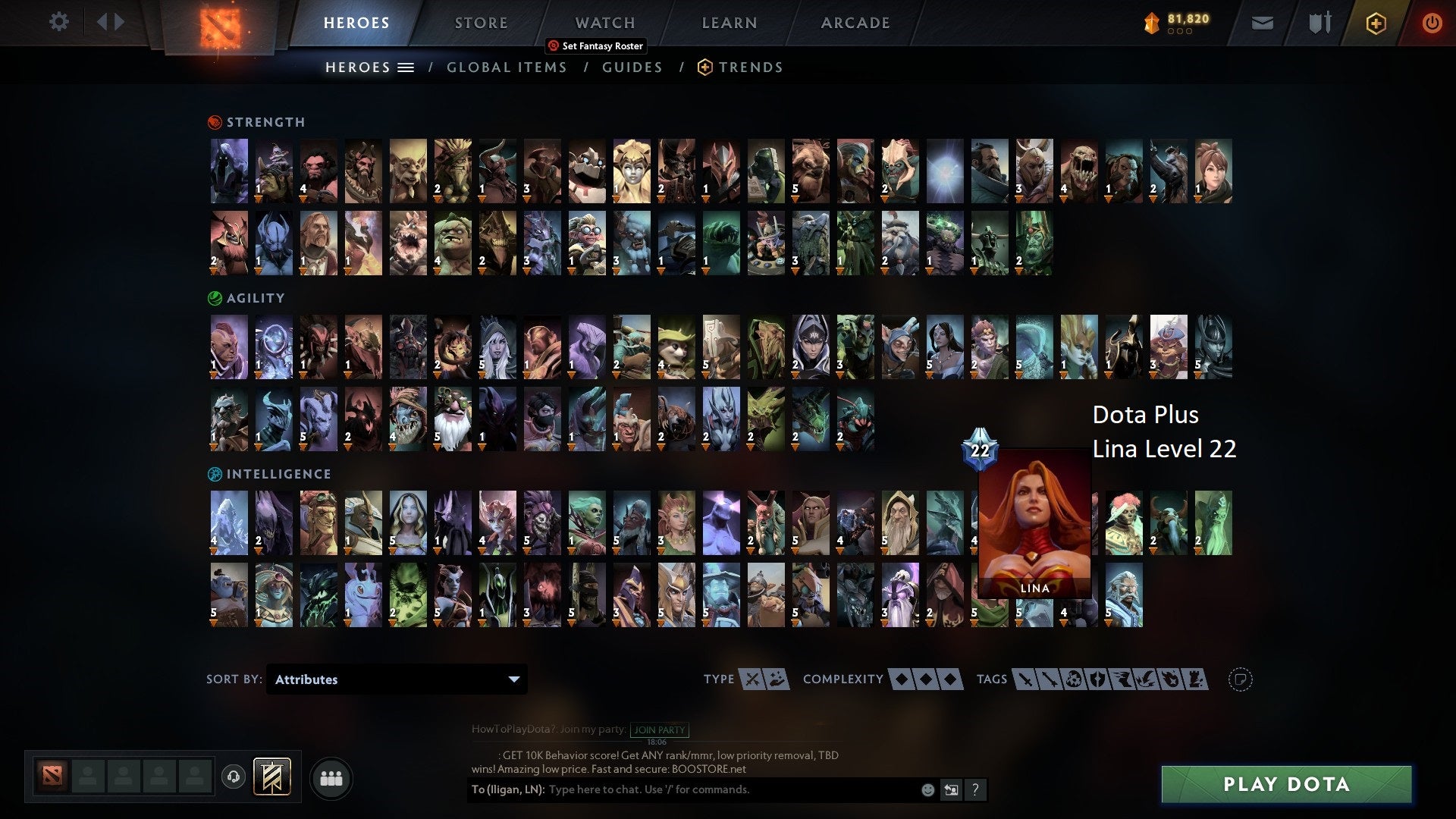Click the JOIN PARTY link in chat
This screenshot has width=1456, height=819.
[x=658, y=730]
